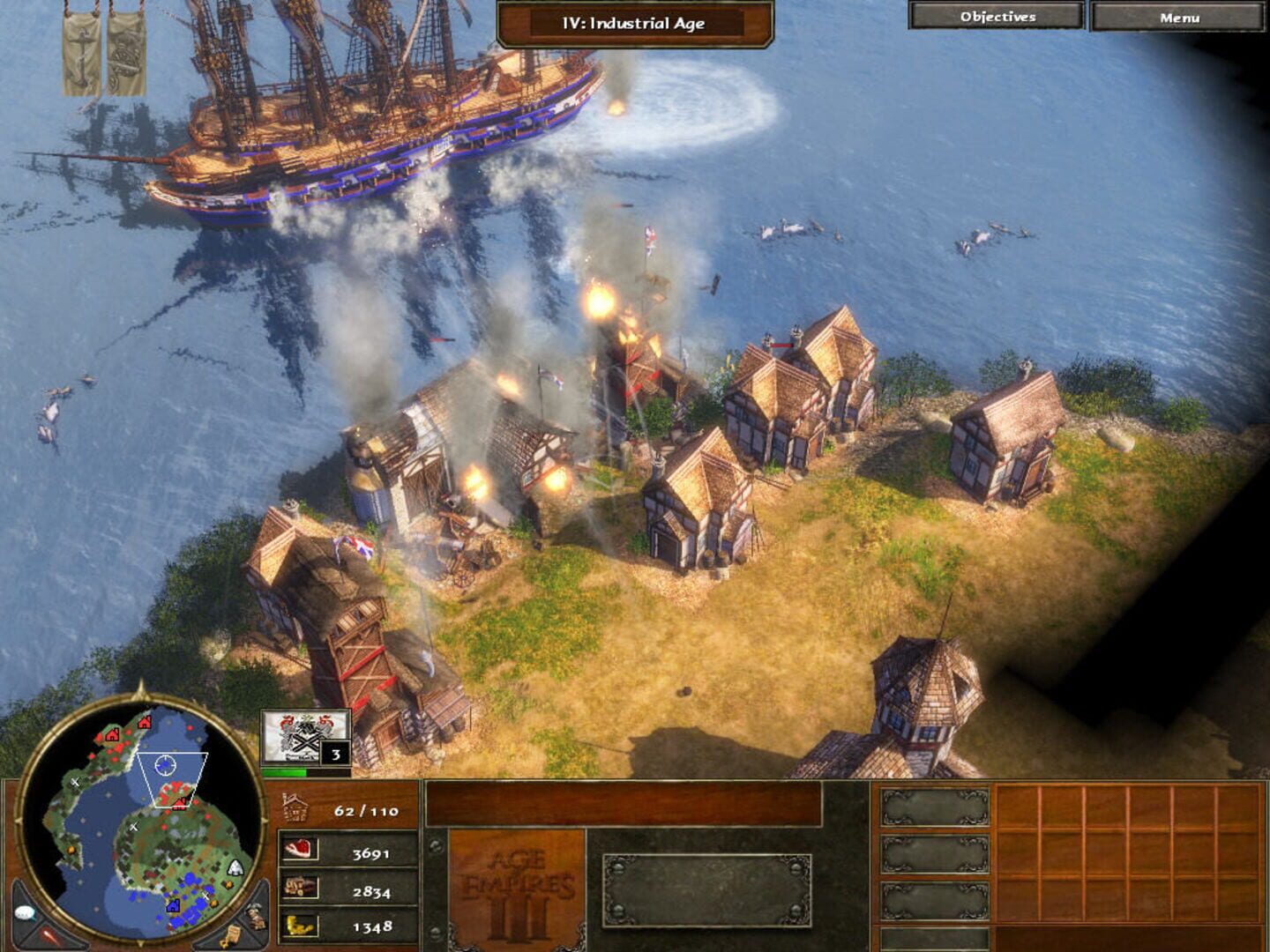Screen dimensions: 1270x952
Task: Click the shipment counter showing 3
Action: point(338,754)
